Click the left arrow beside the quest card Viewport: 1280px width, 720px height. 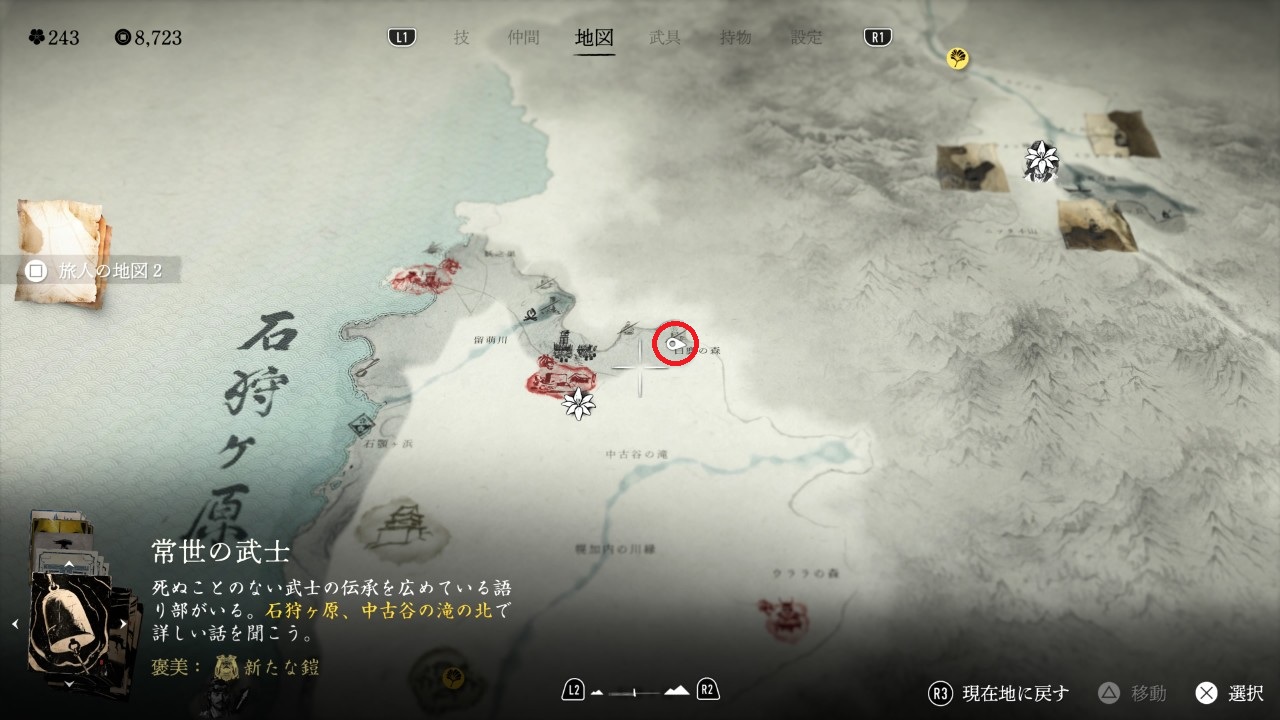click(x=15, y=624)
